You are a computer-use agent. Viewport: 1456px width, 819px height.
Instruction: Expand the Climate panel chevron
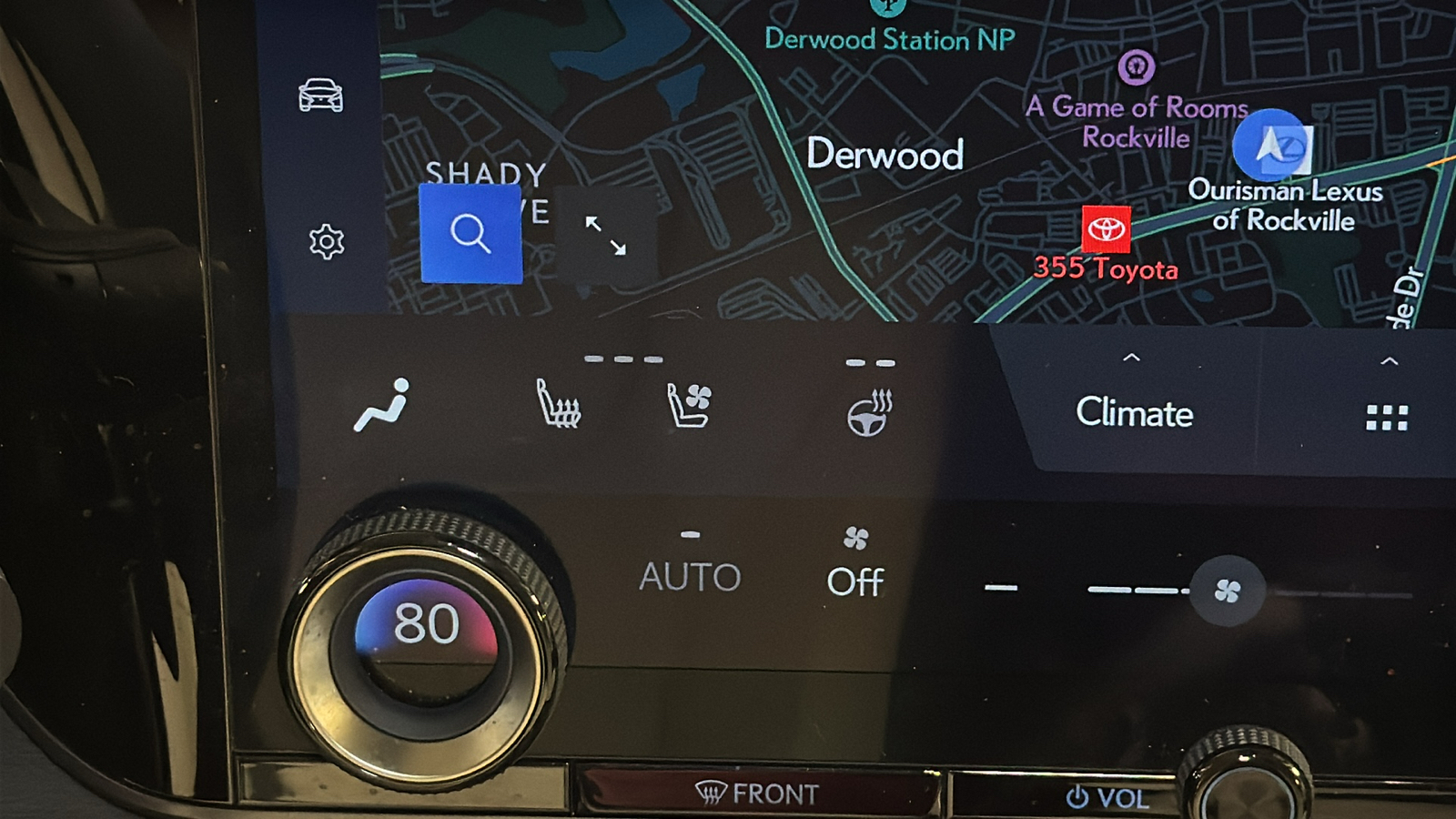tap(1131, 359)
